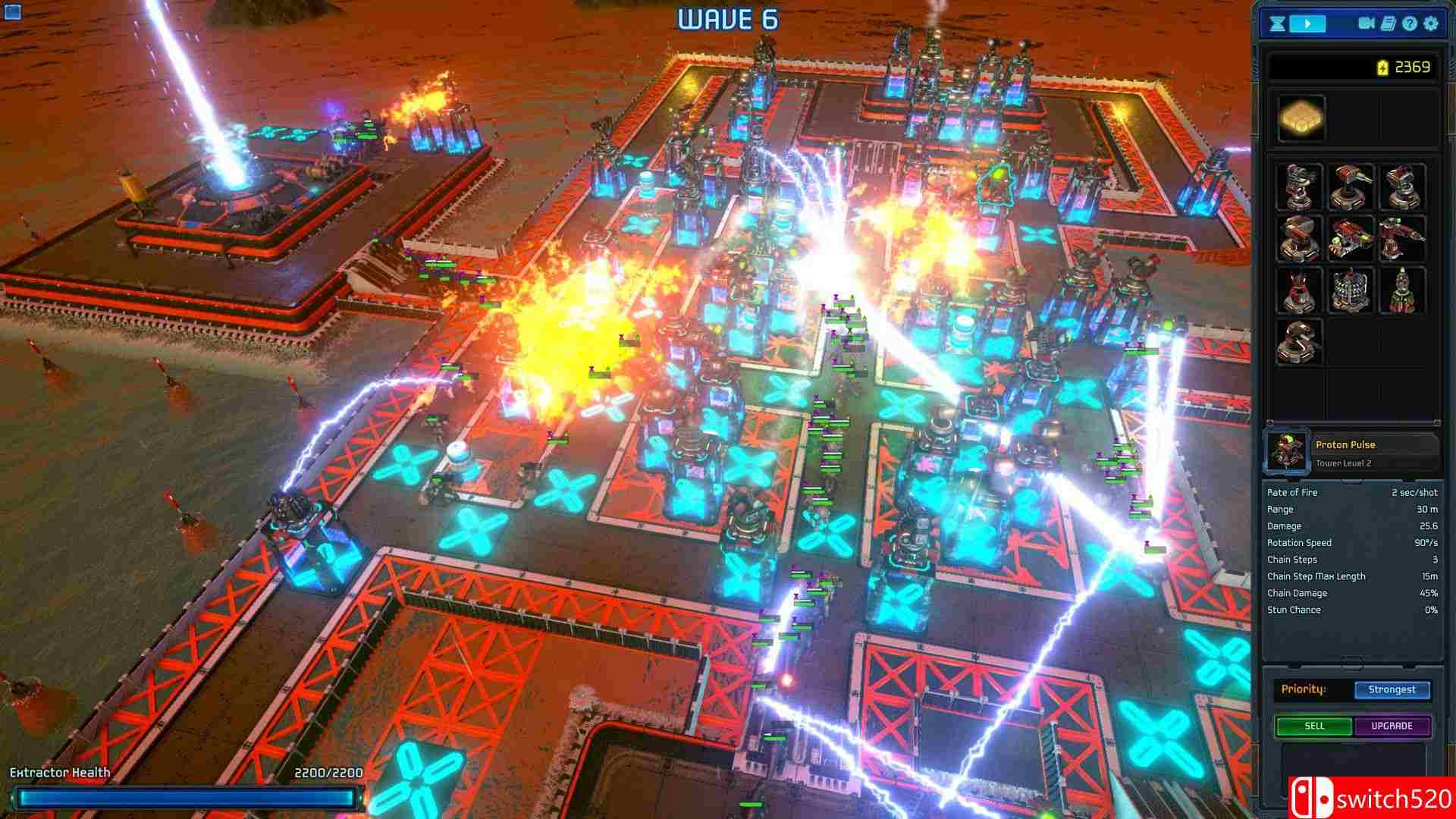Toggle the hourglass wave timer icon
This screenshot has height=819, width=1456.
(x=1276, y=24)
